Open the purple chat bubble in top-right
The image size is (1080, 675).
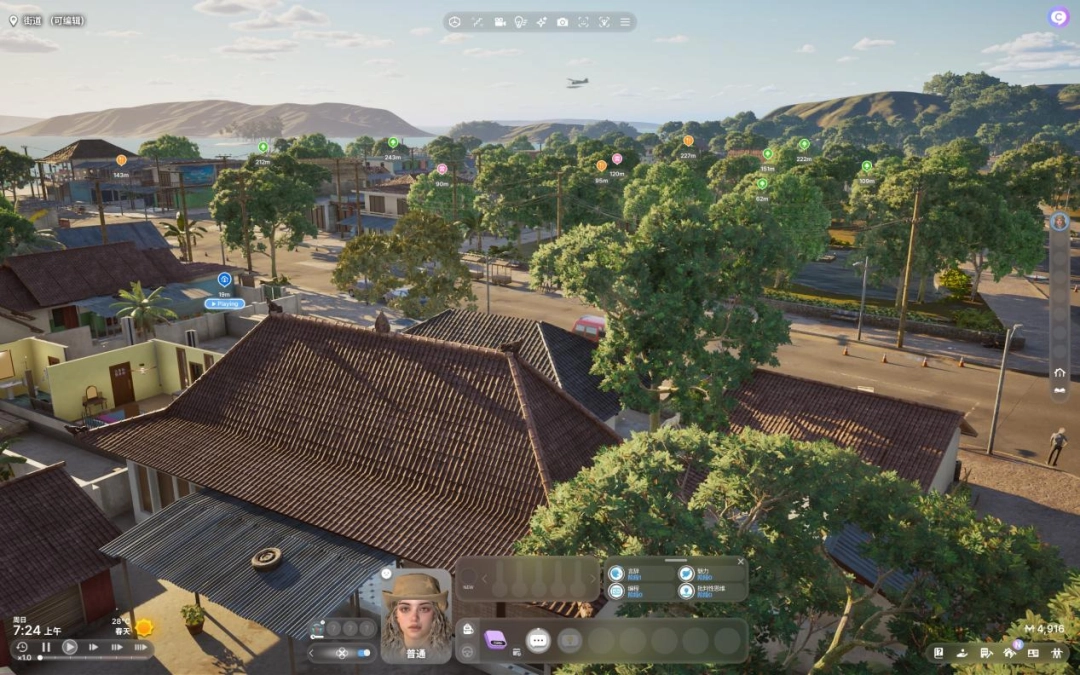click(x=1058, y=17)
